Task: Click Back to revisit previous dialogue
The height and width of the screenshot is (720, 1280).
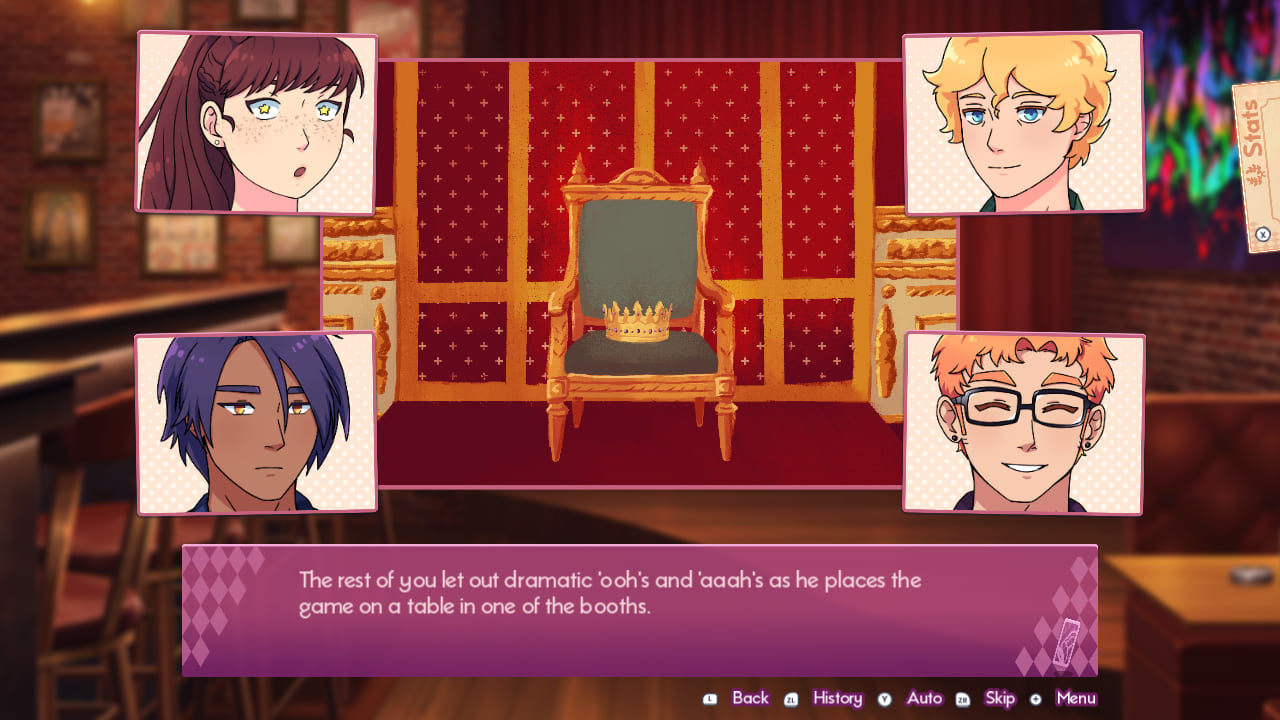Action: coord(750,698)
